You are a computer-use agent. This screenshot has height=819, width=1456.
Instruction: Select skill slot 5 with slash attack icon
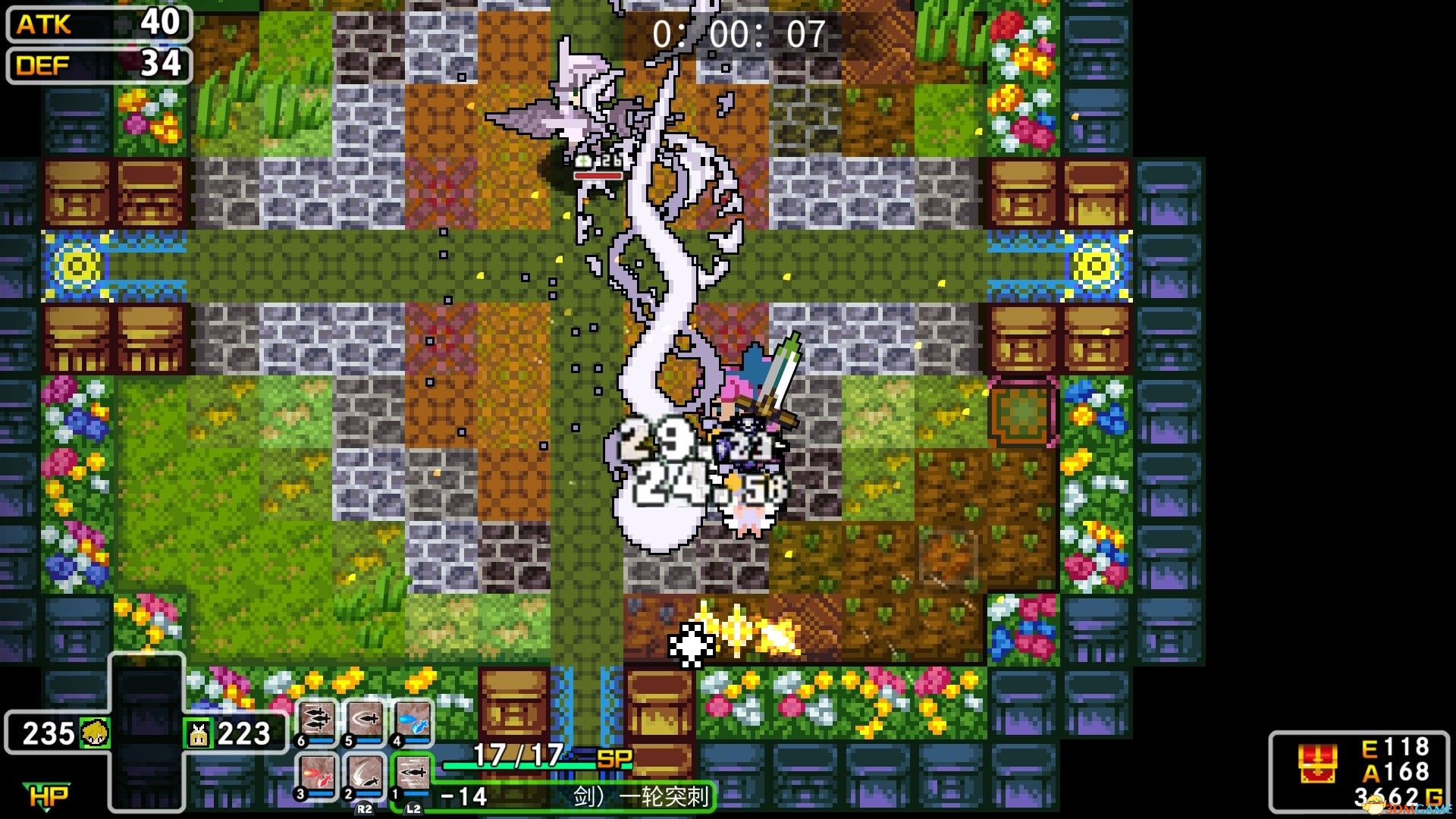pyautogui.click(x=365, y=718)
